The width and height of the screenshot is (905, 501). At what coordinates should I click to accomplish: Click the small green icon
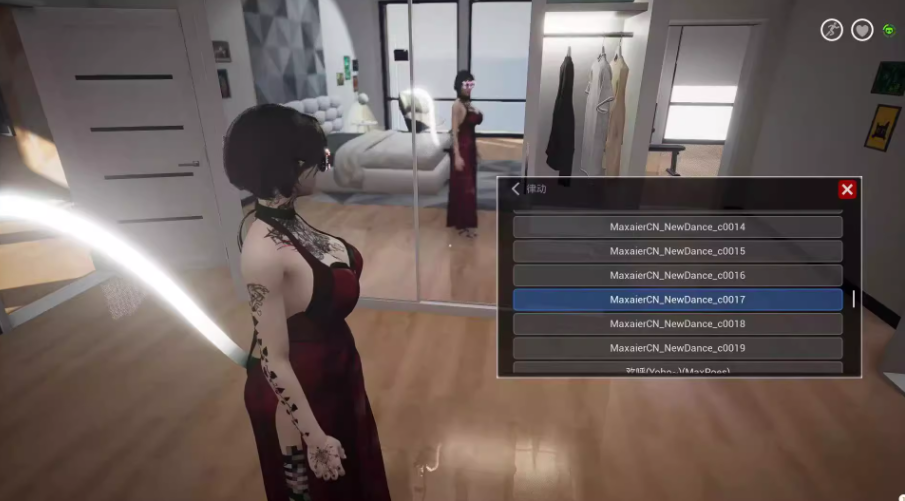[x=888, y=30]
